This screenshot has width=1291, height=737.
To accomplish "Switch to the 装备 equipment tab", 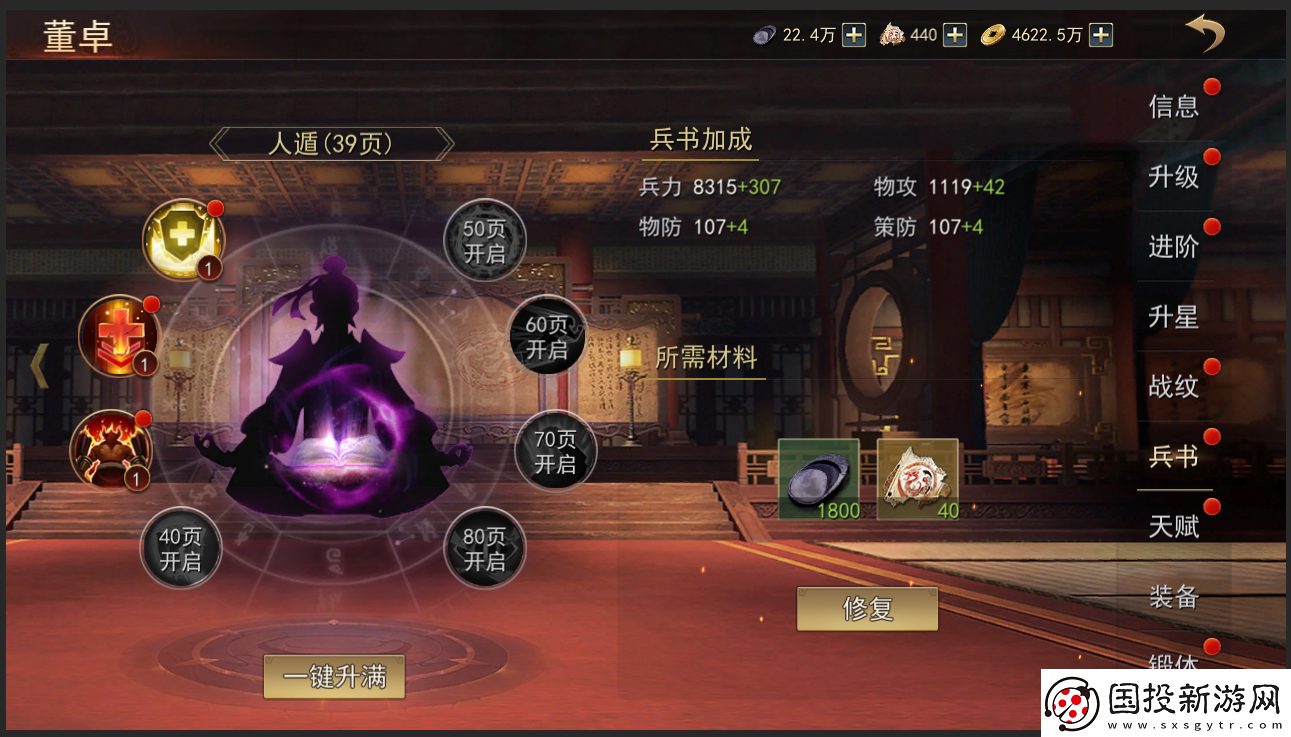I will click(x=1173, y=597).
